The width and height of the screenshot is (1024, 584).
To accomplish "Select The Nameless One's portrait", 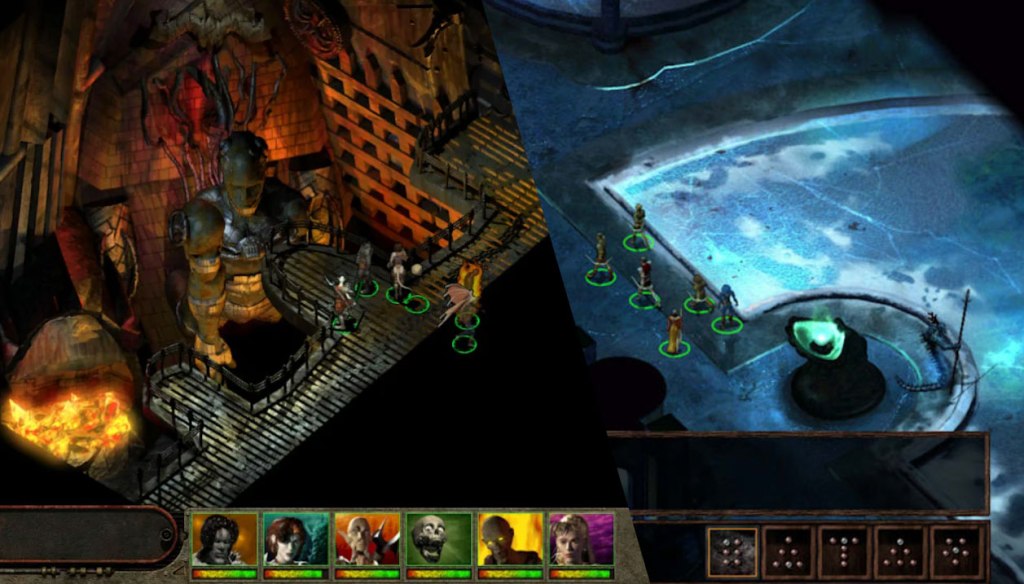I will (225, 540).
